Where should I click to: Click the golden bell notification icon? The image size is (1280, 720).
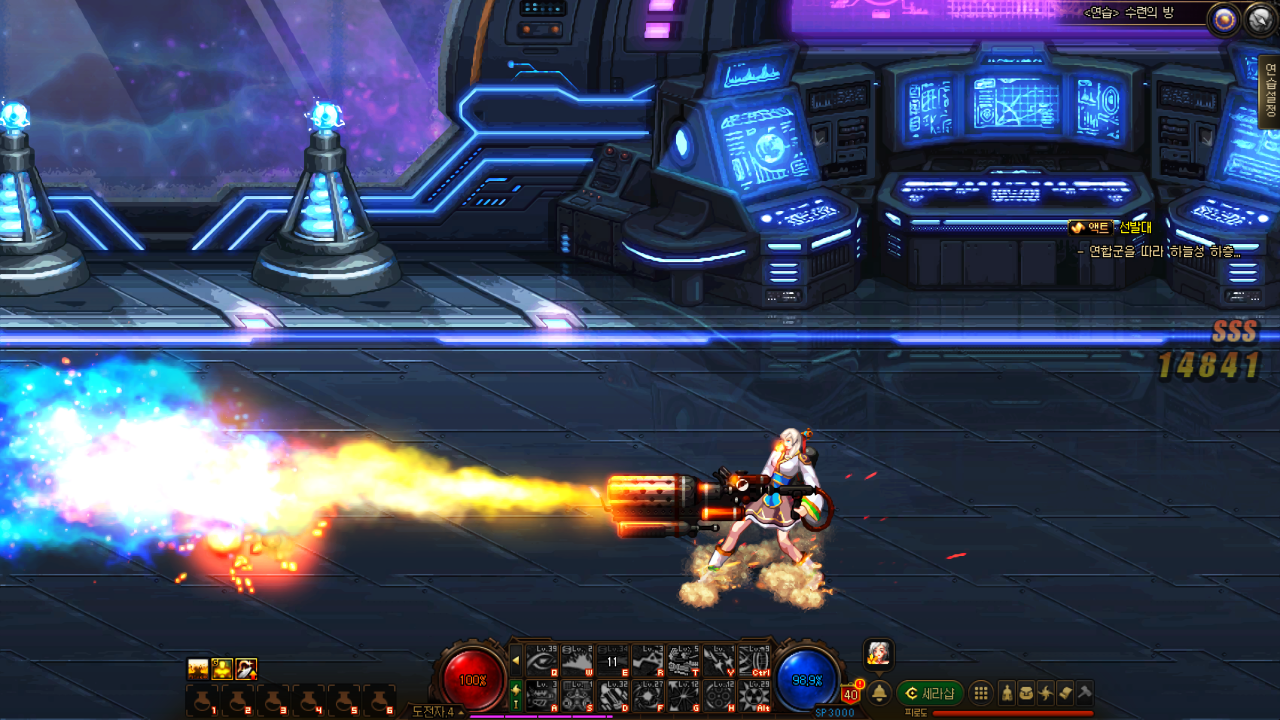880,693
